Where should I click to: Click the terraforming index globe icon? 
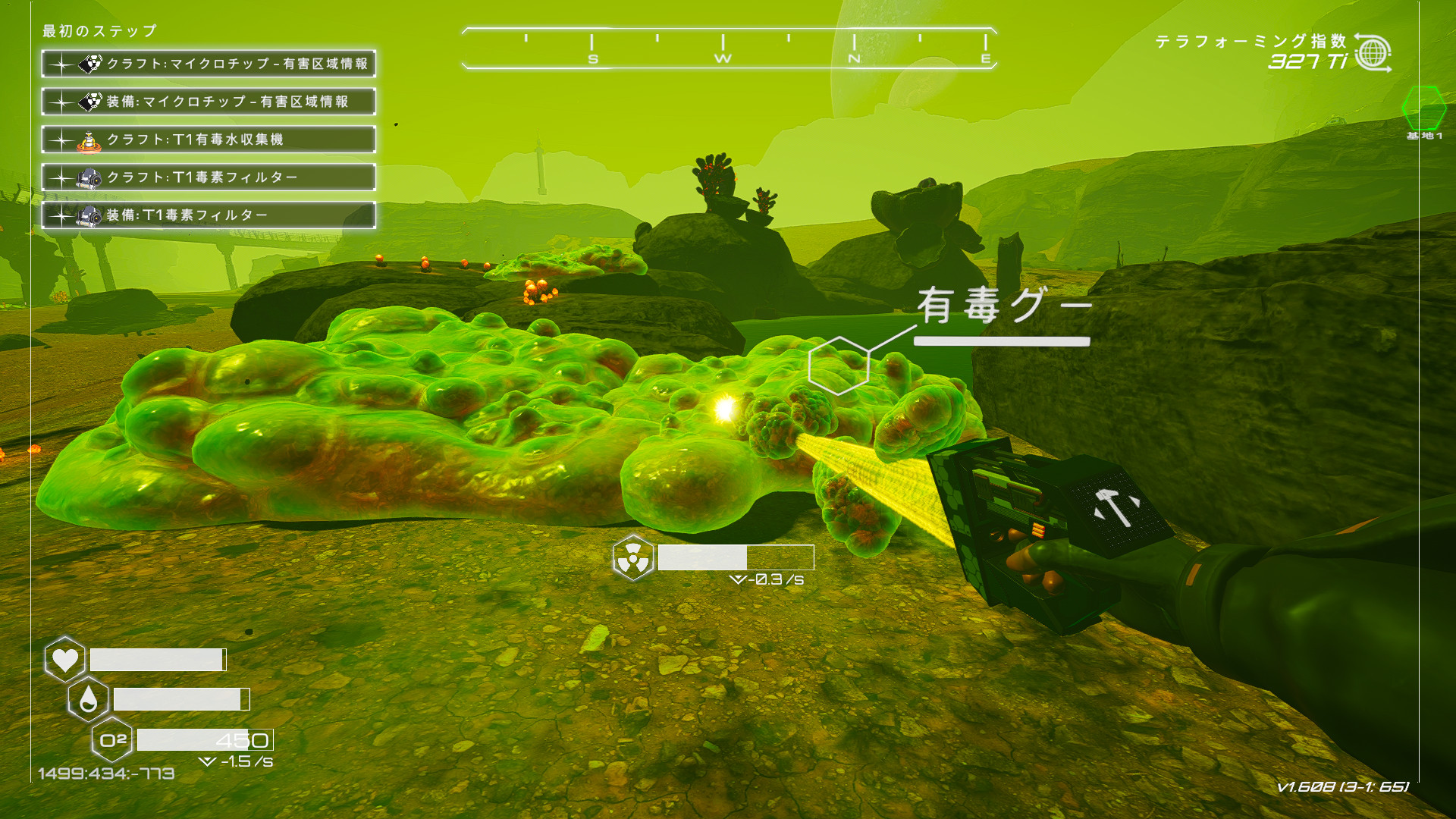point(1373,53)
